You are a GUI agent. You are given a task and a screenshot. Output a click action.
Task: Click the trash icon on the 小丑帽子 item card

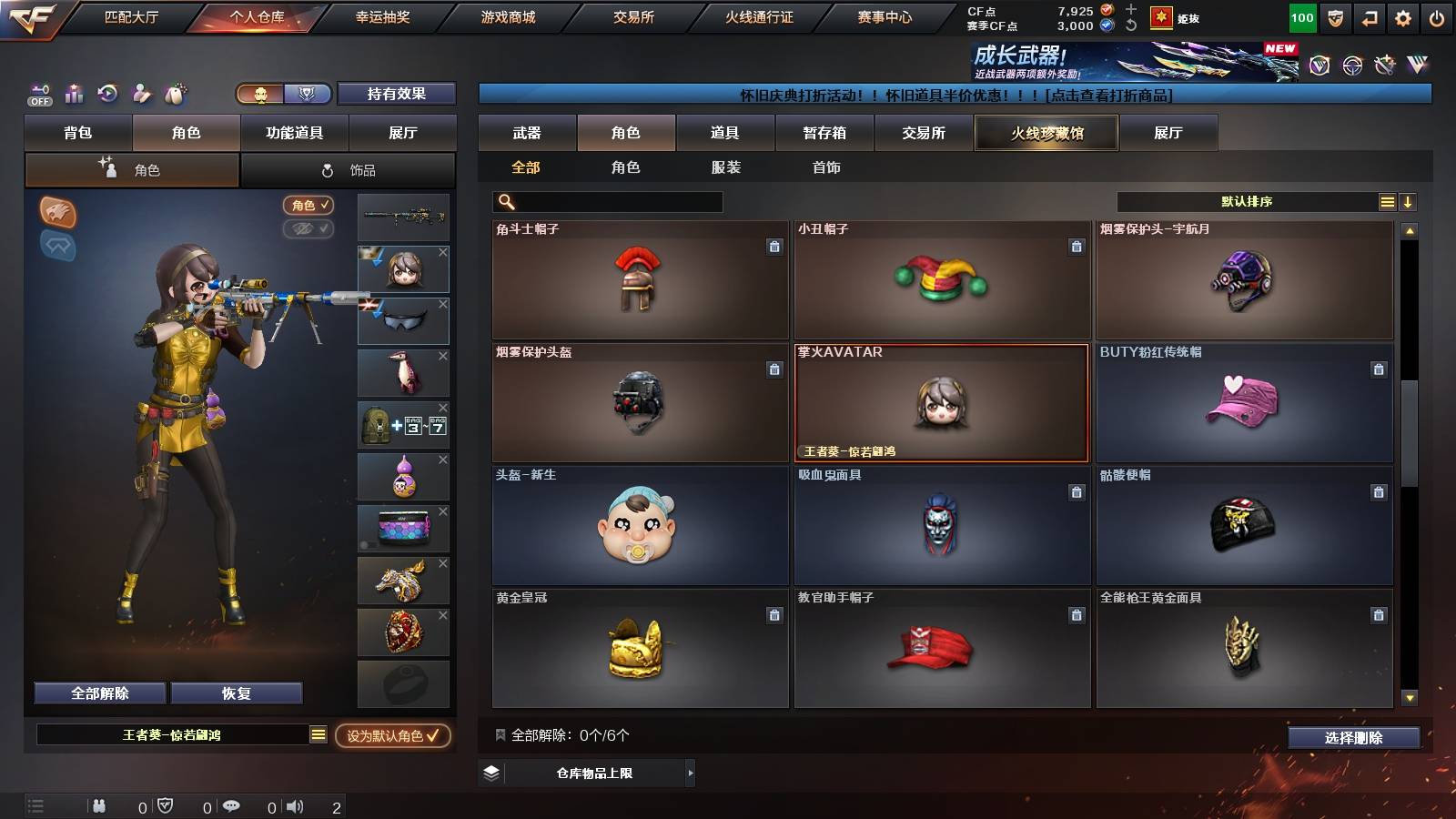(x=1076, y=247)
